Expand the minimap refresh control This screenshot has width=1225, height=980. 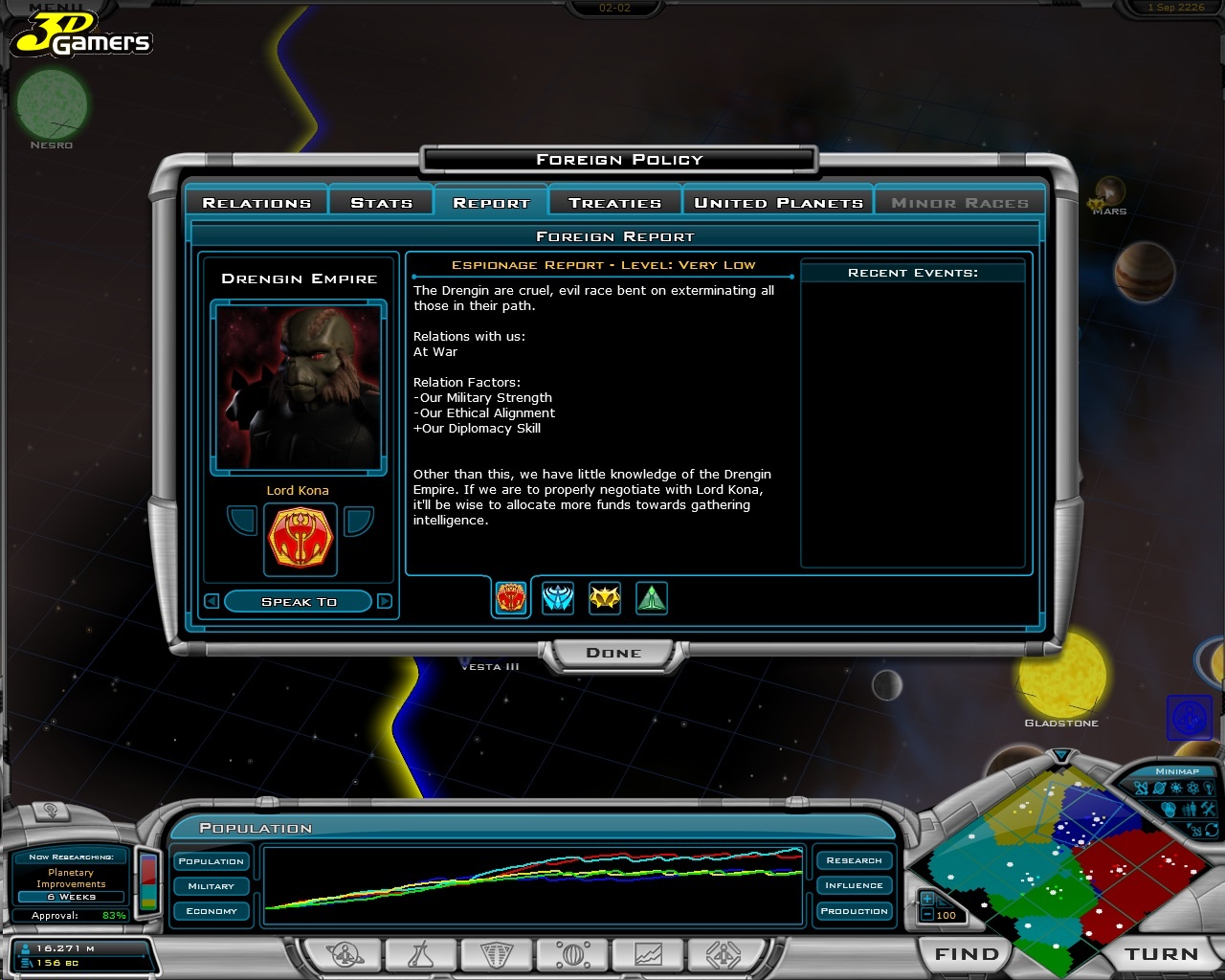click(x=1212, y=830)
